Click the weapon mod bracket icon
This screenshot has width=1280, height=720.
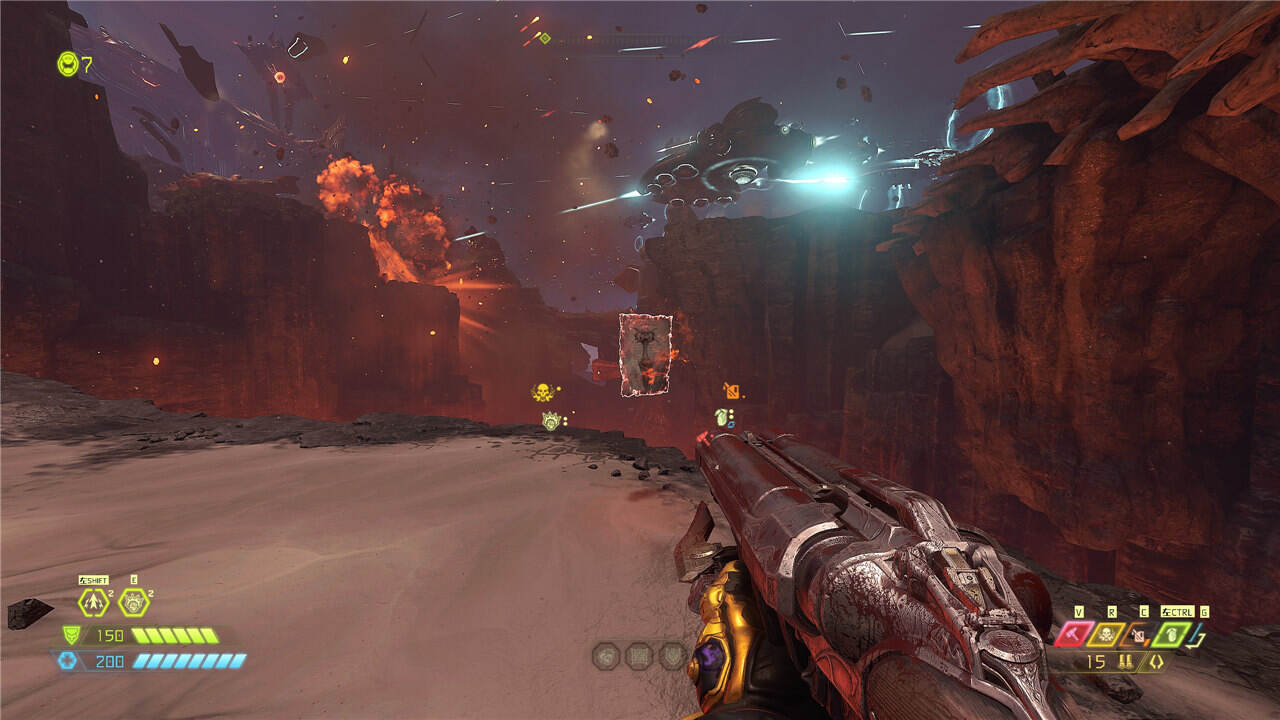click(x=1156, y=662)
